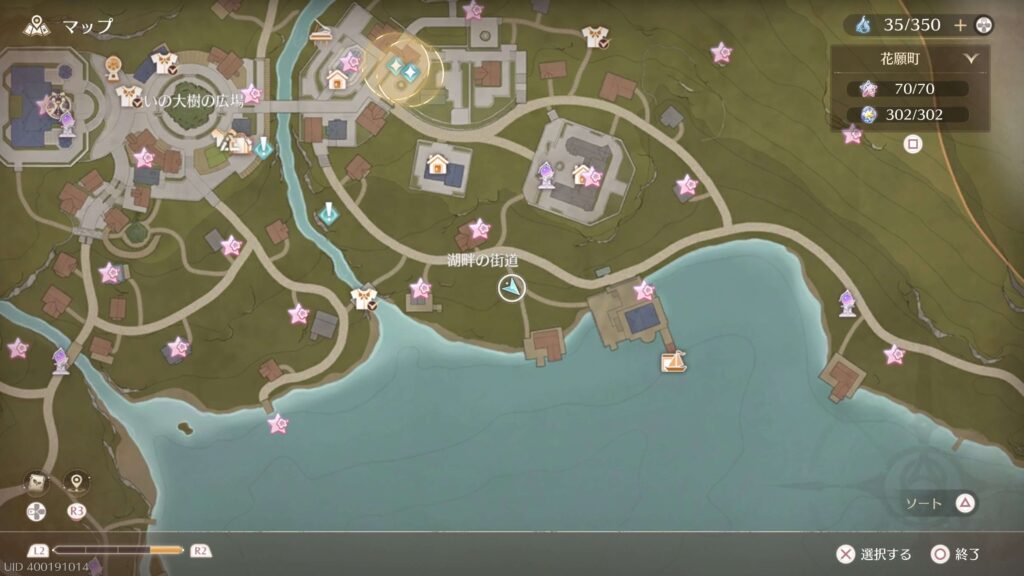Open the map legend book icon
This screenshot has width=1024, height=576.
(37, 482)
